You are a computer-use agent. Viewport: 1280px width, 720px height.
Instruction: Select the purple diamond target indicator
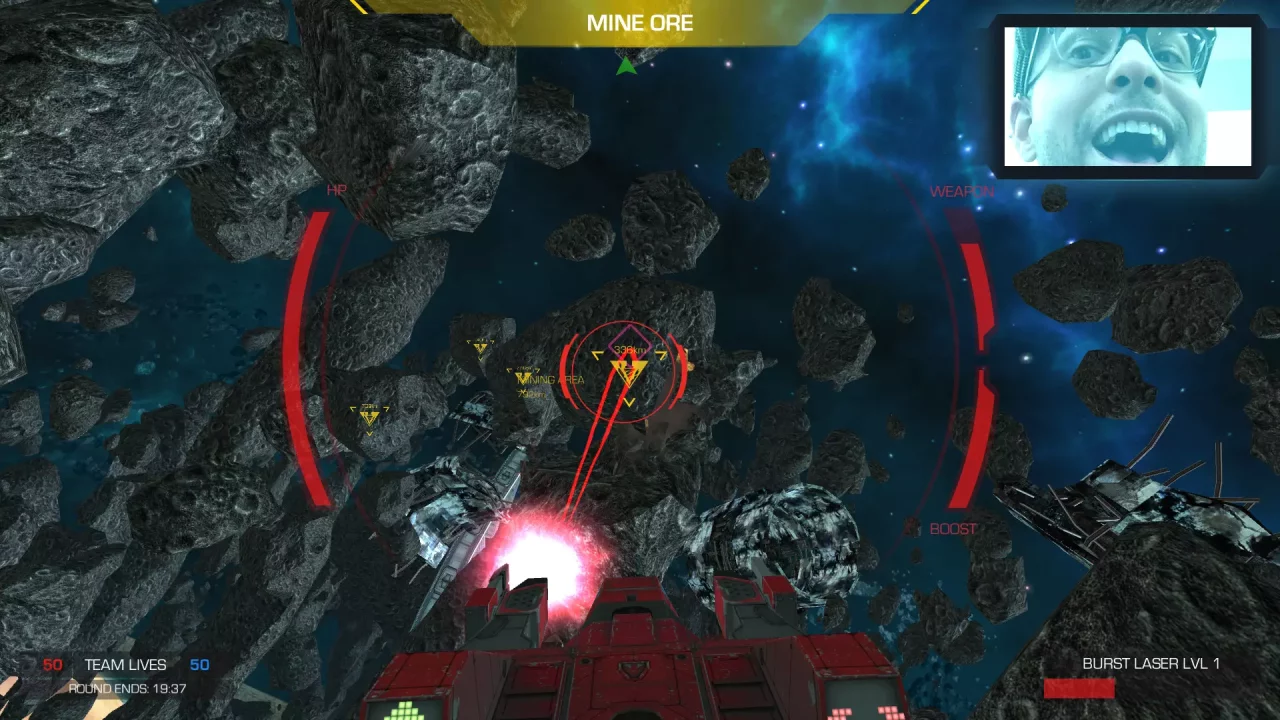(x=630, y=343)
